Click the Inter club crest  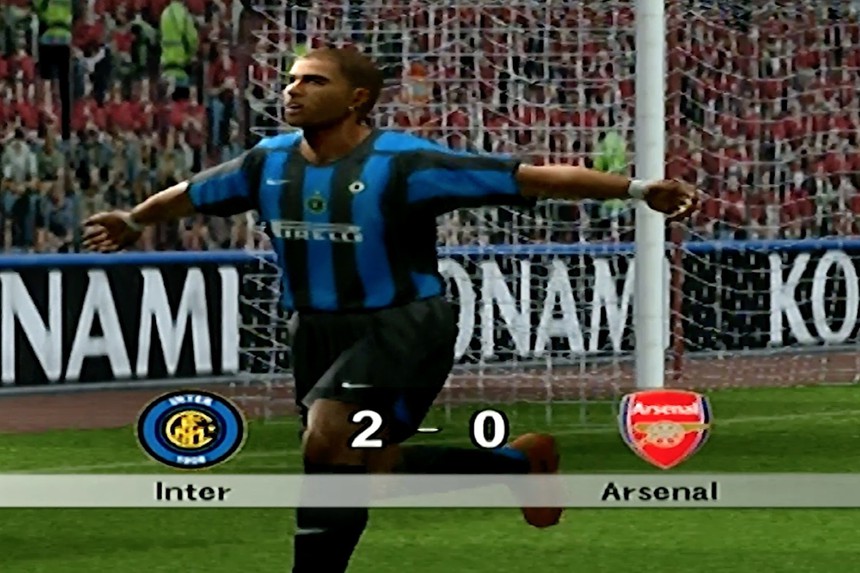point(191,429)
